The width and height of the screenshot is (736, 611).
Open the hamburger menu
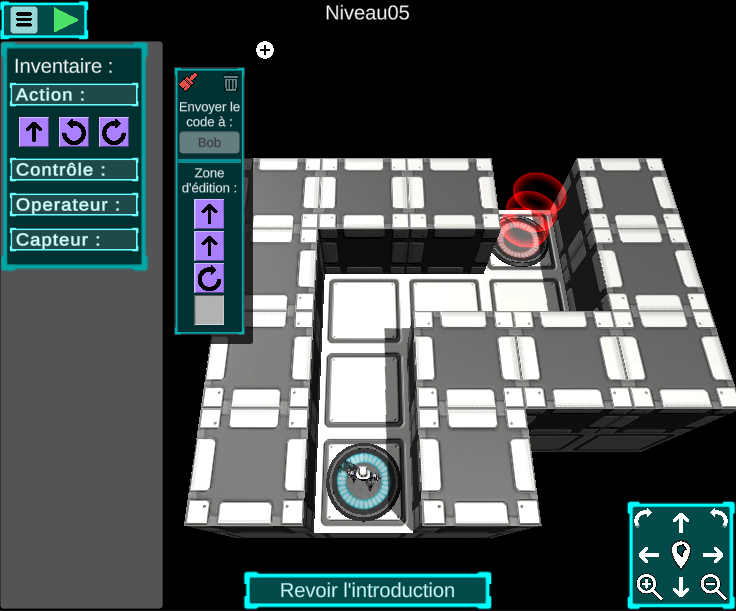pyautogui.click(x=25, y=19)
